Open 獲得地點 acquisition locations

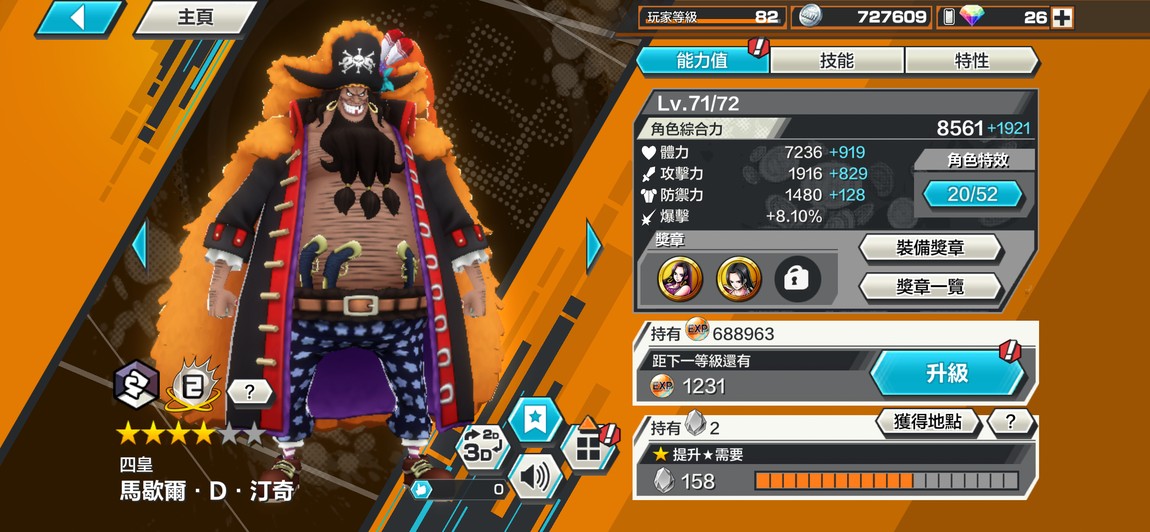[x=926, y=422]
